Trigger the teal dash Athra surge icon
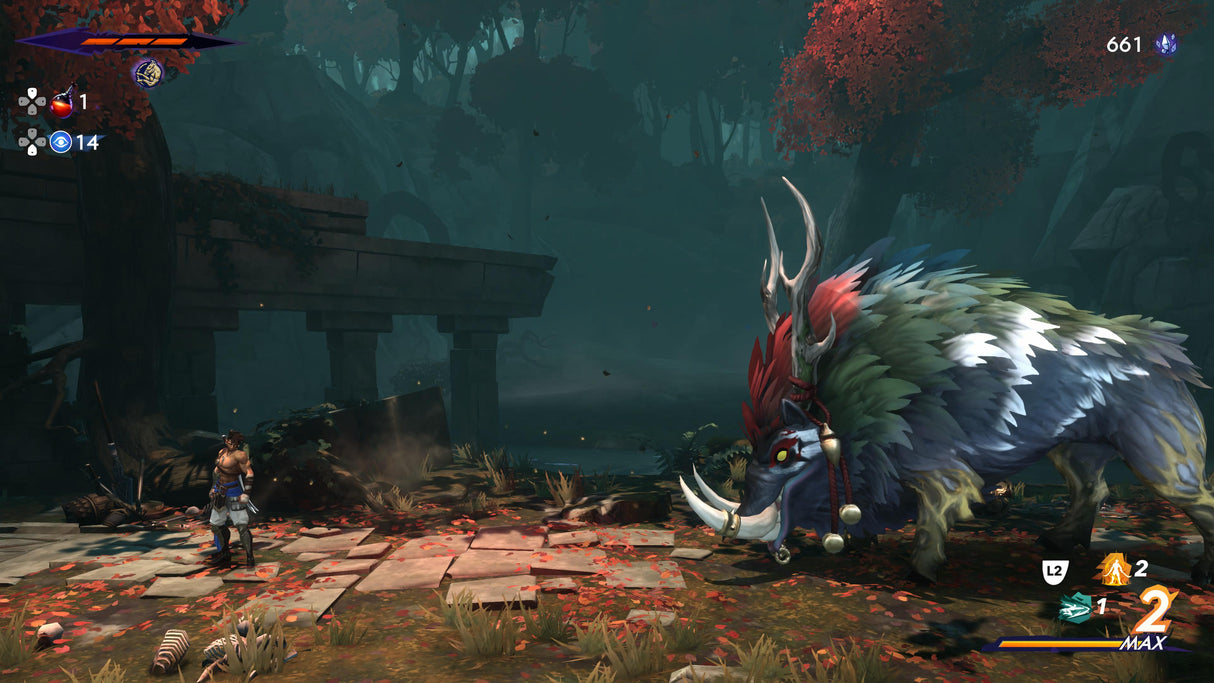 1073,606
